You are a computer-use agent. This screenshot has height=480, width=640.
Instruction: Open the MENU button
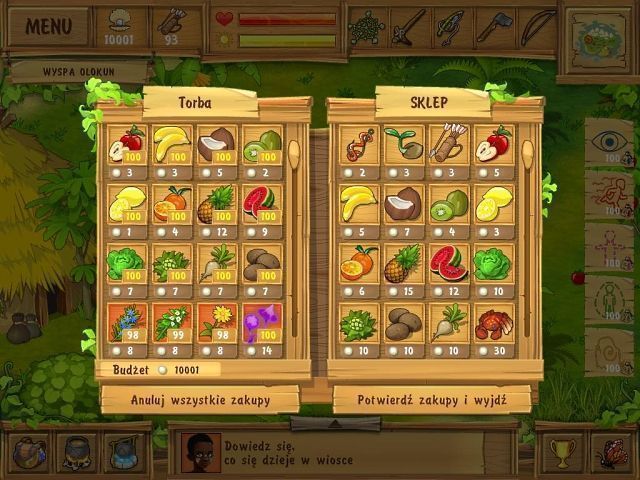[x=48, y=26]
